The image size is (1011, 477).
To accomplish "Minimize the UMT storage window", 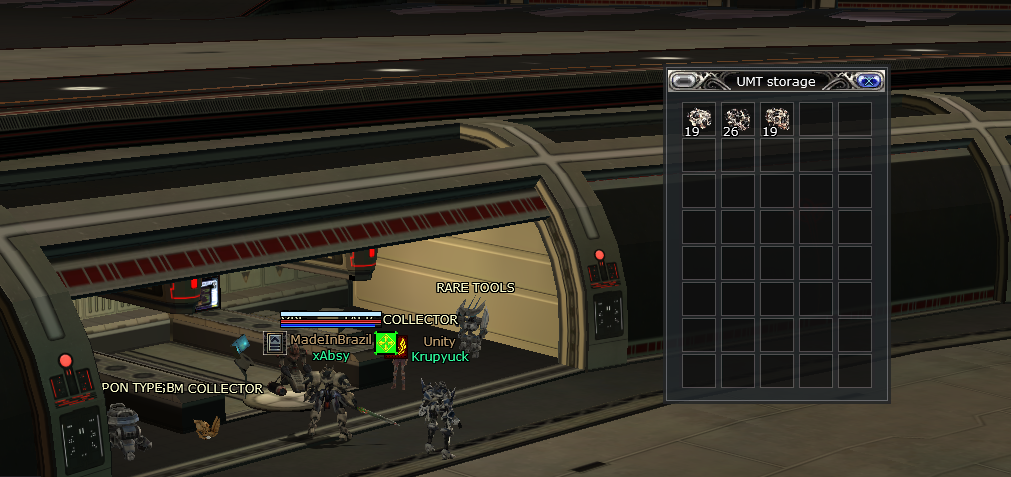I will pos(684,82).
